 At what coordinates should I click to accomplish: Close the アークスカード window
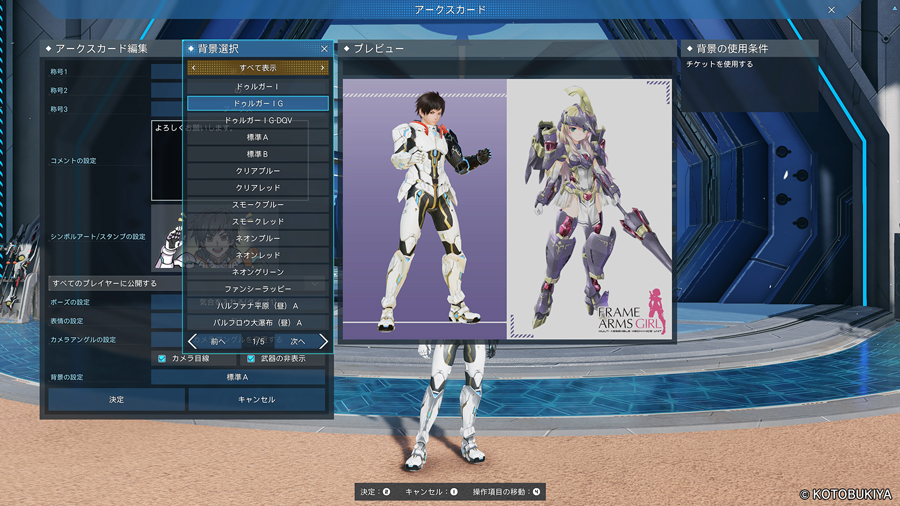tap(832, 10)
